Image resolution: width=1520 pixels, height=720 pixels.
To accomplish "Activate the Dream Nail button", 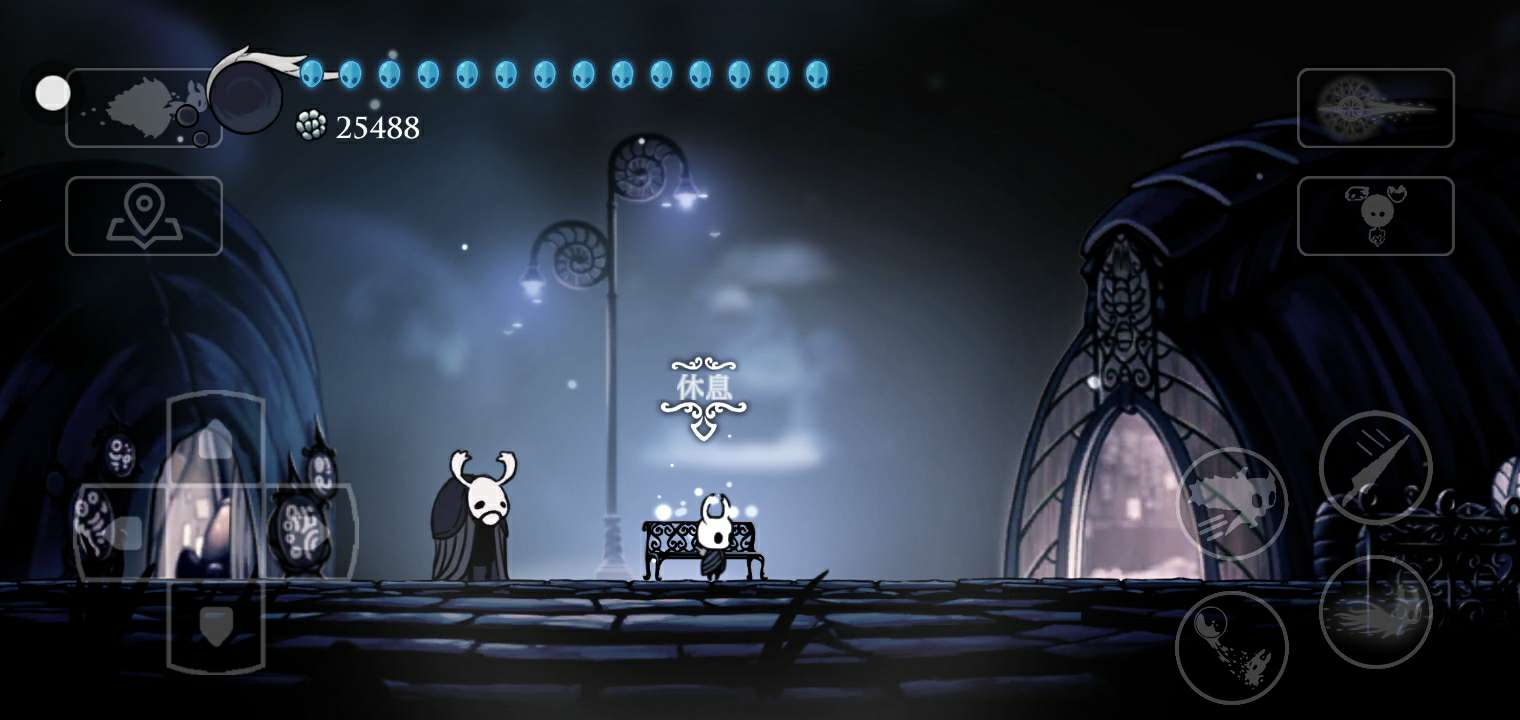I will click(1375, 108).
